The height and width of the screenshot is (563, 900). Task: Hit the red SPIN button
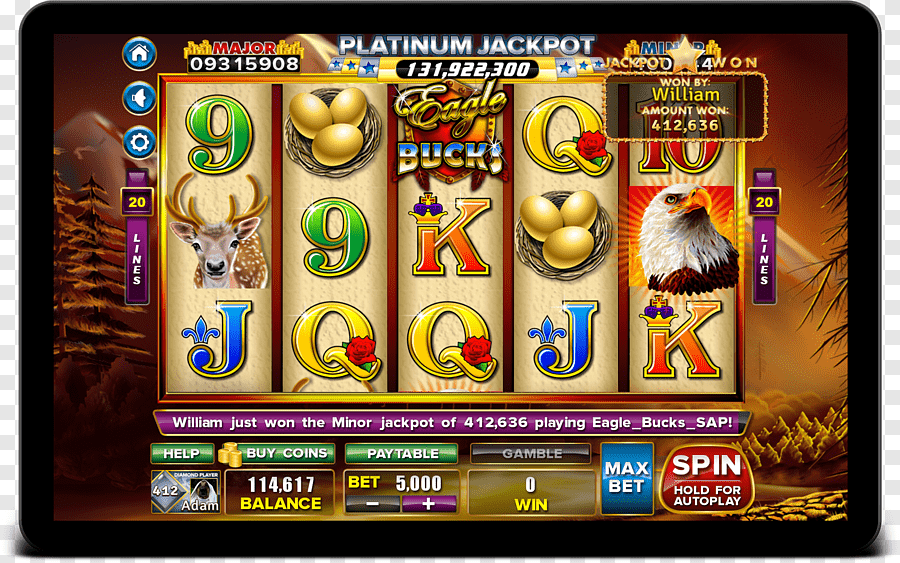(706, 478)
